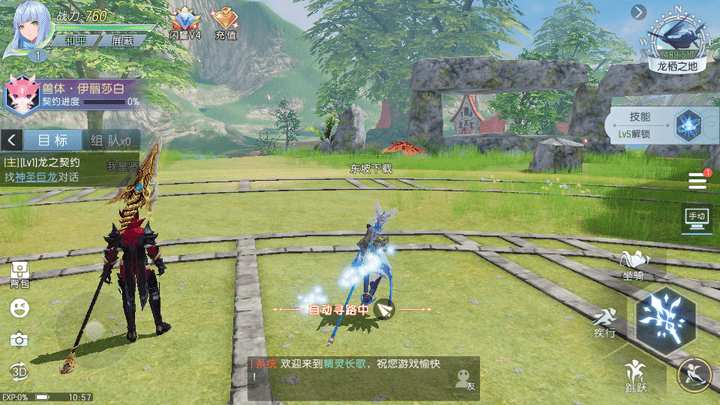This screenshot has width=720, height=405.
Task: Select the 兽体·伊丽莎白 contract pet panel
Action: 70,95
